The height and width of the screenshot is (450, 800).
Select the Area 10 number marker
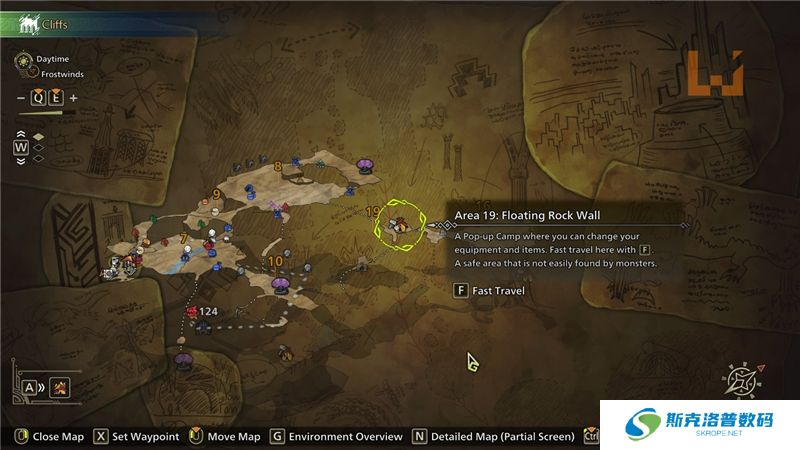coord(275,262)
